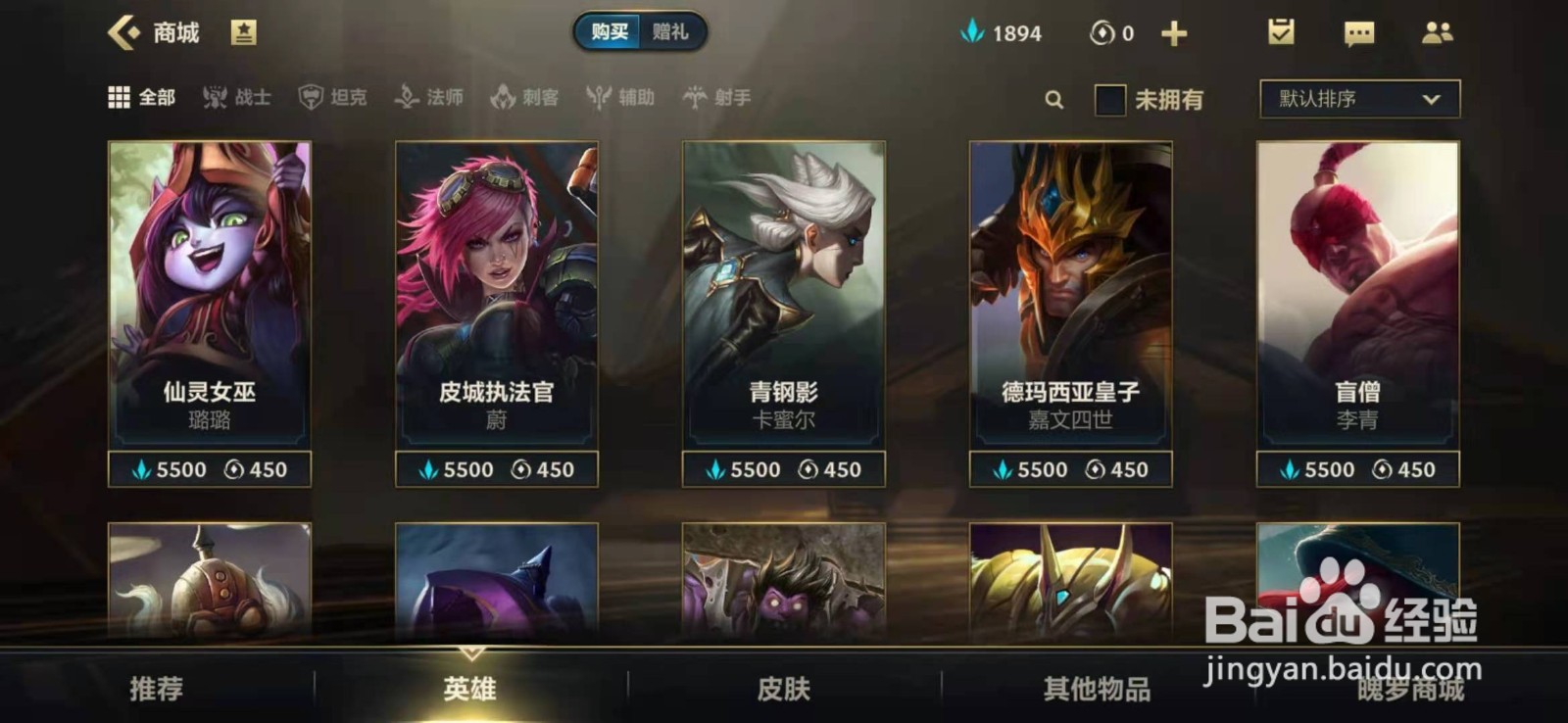1568x723 pixels.
Task: Open the search magnifier icon
Action: [x=1053, y=99]
